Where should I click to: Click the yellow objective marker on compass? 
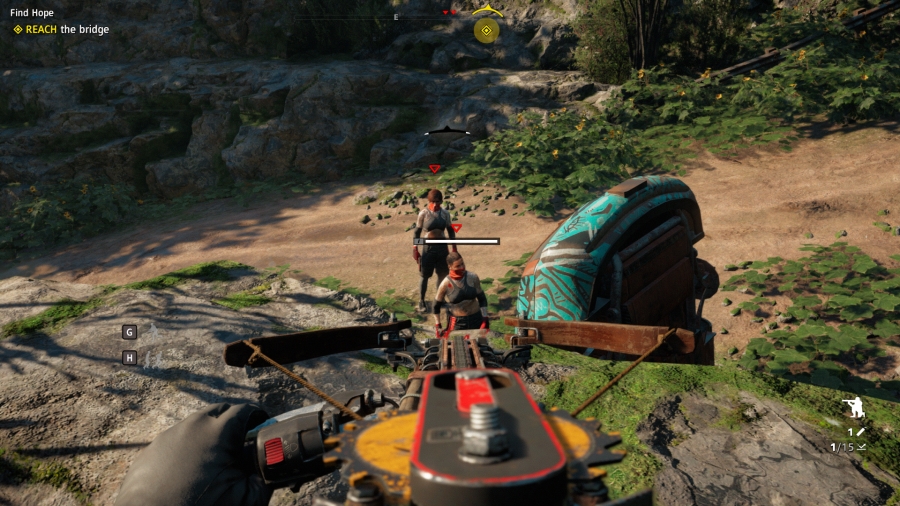(487, 30)
